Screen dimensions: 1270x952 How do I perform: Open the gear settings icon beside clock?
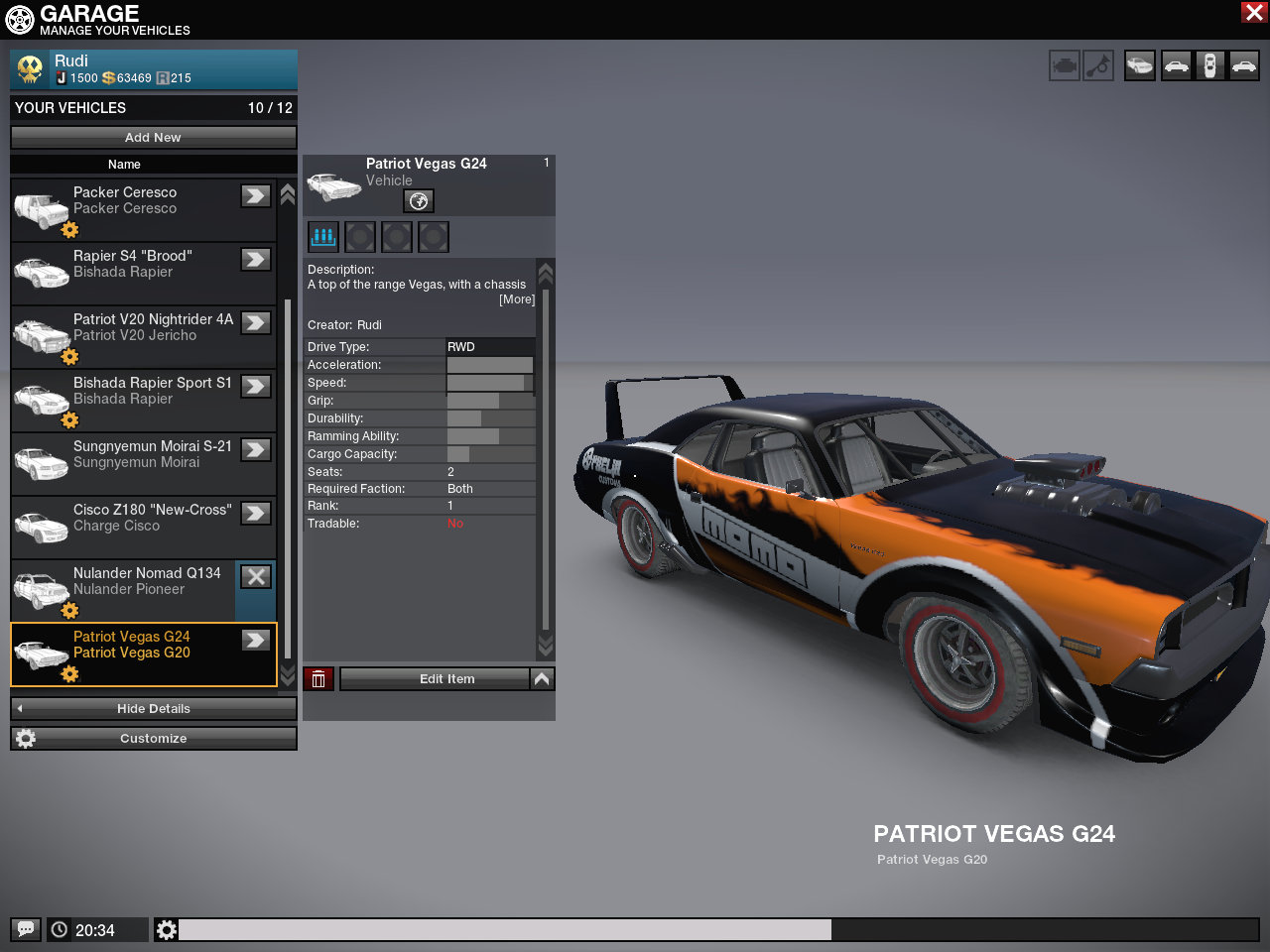pos(167,929)
